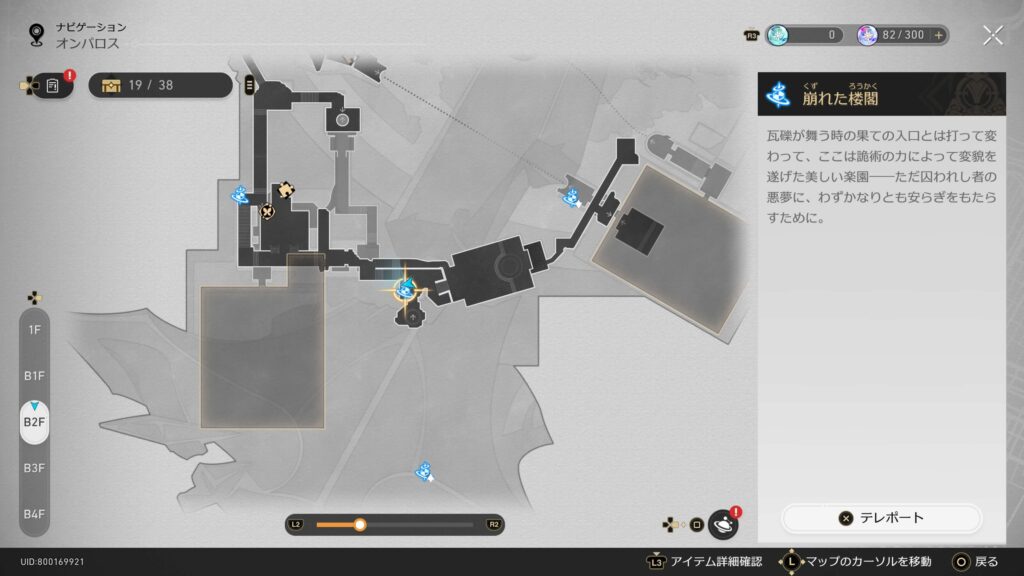Add Trailblaze Power with the plus button
Viewport: 1024px width, 576px height.
tap(939, 35)
